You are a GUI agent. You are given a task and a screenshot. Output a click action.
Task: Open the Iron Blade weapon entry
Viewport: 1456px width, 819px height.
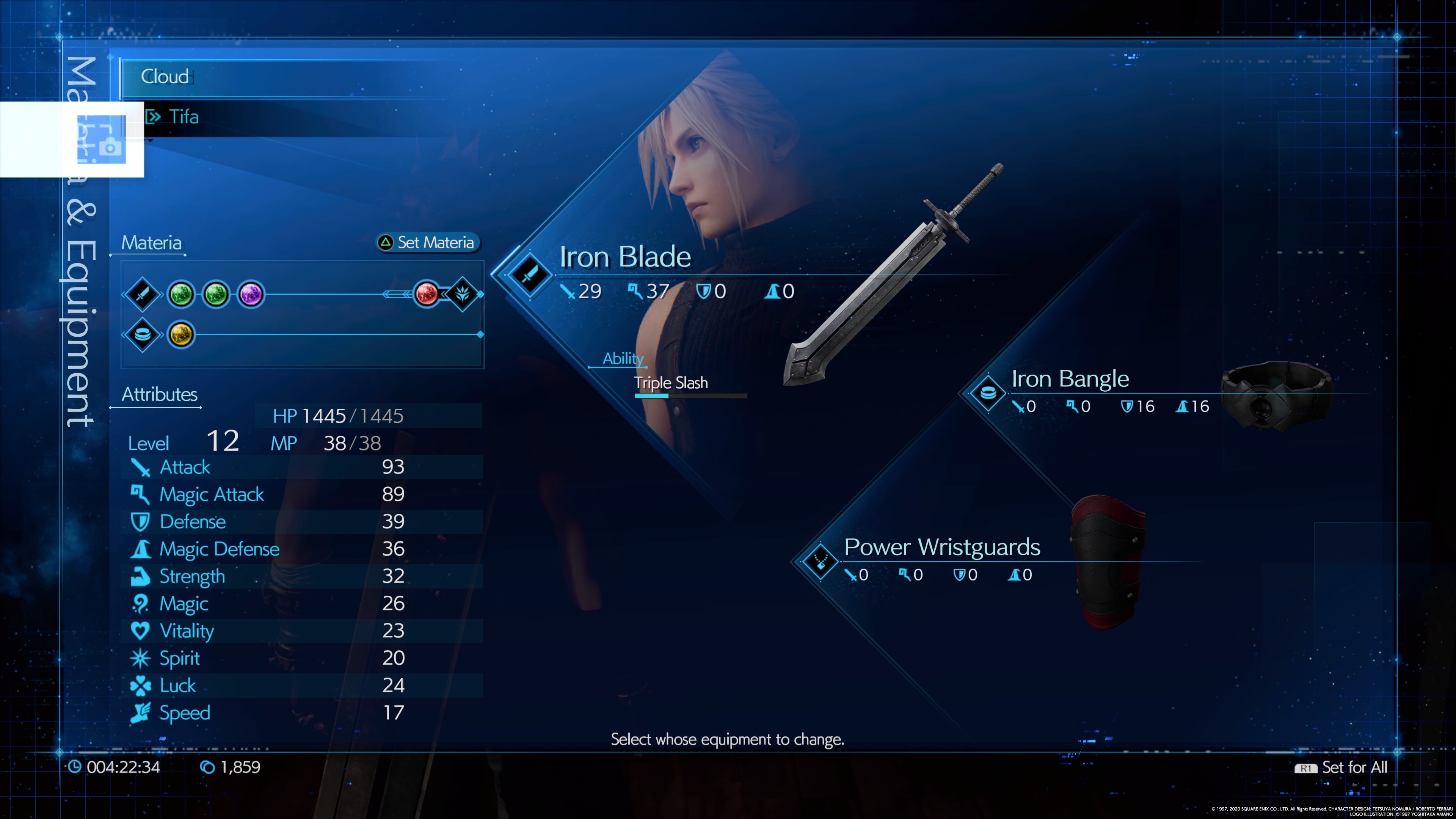tap(624, 257)
